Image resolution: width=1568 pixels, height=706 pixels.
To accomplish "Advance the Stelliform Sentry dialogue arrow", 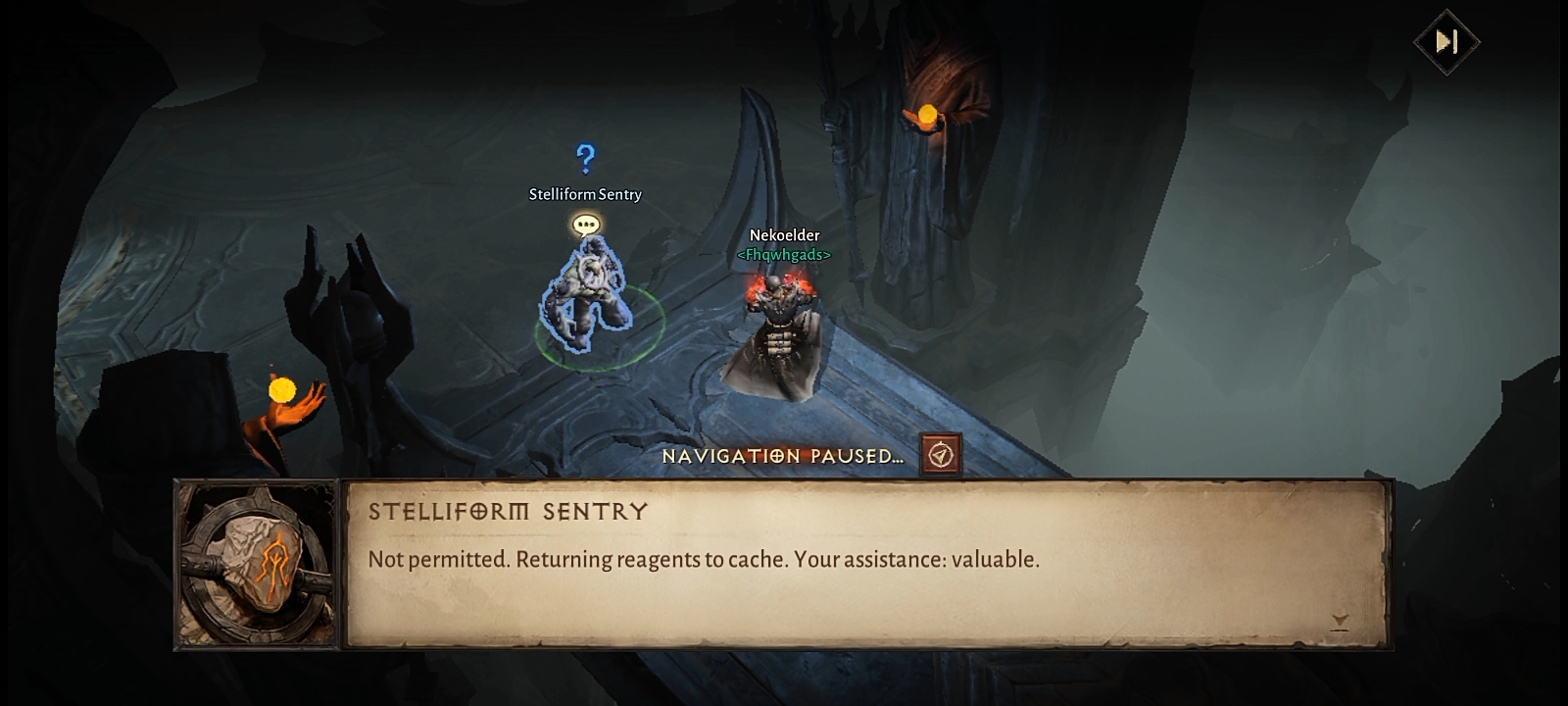I will coord(1340,621).
